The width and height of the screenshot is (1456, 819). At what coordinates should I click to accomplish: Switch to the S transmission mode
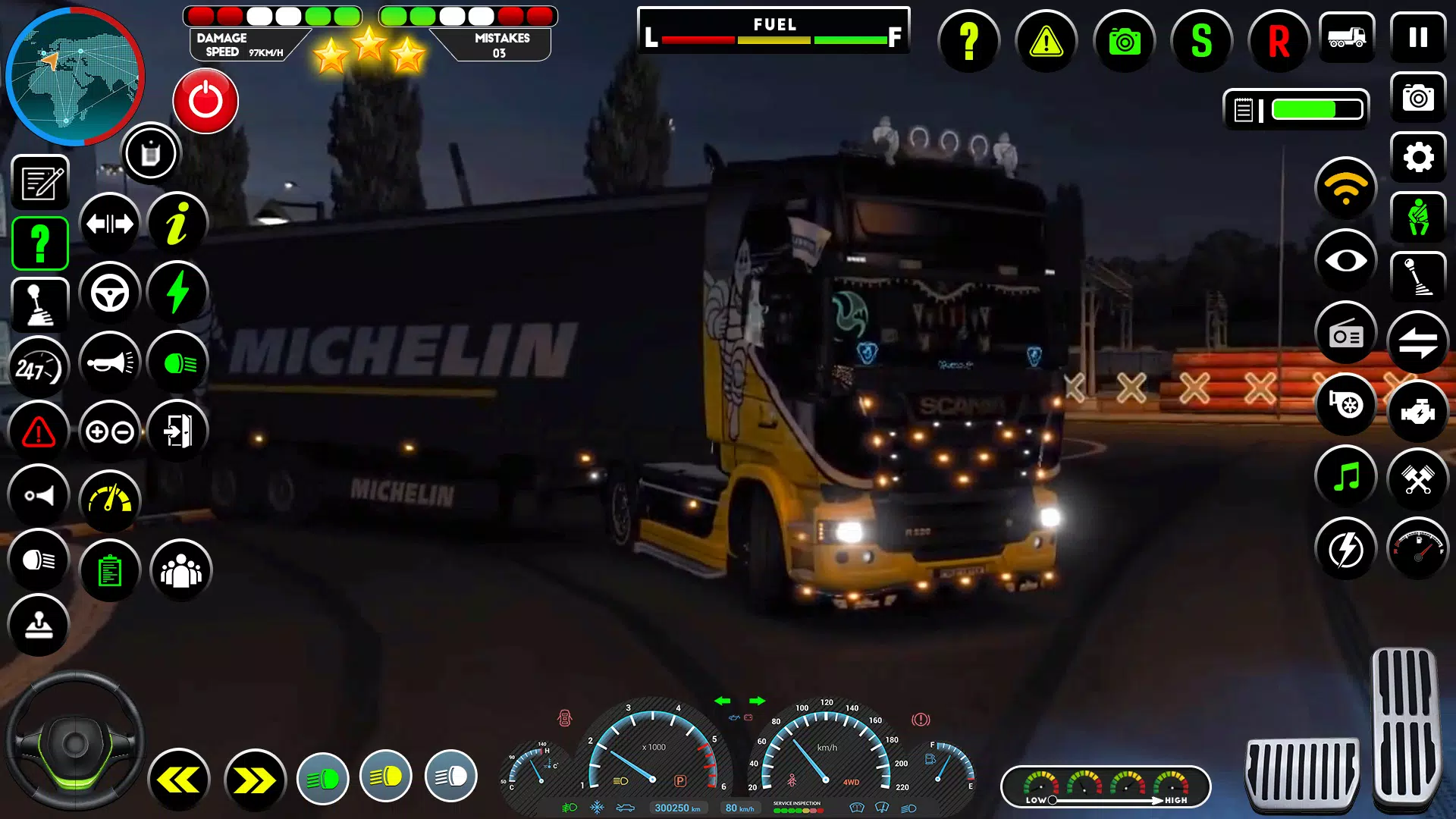point(1201,42)
